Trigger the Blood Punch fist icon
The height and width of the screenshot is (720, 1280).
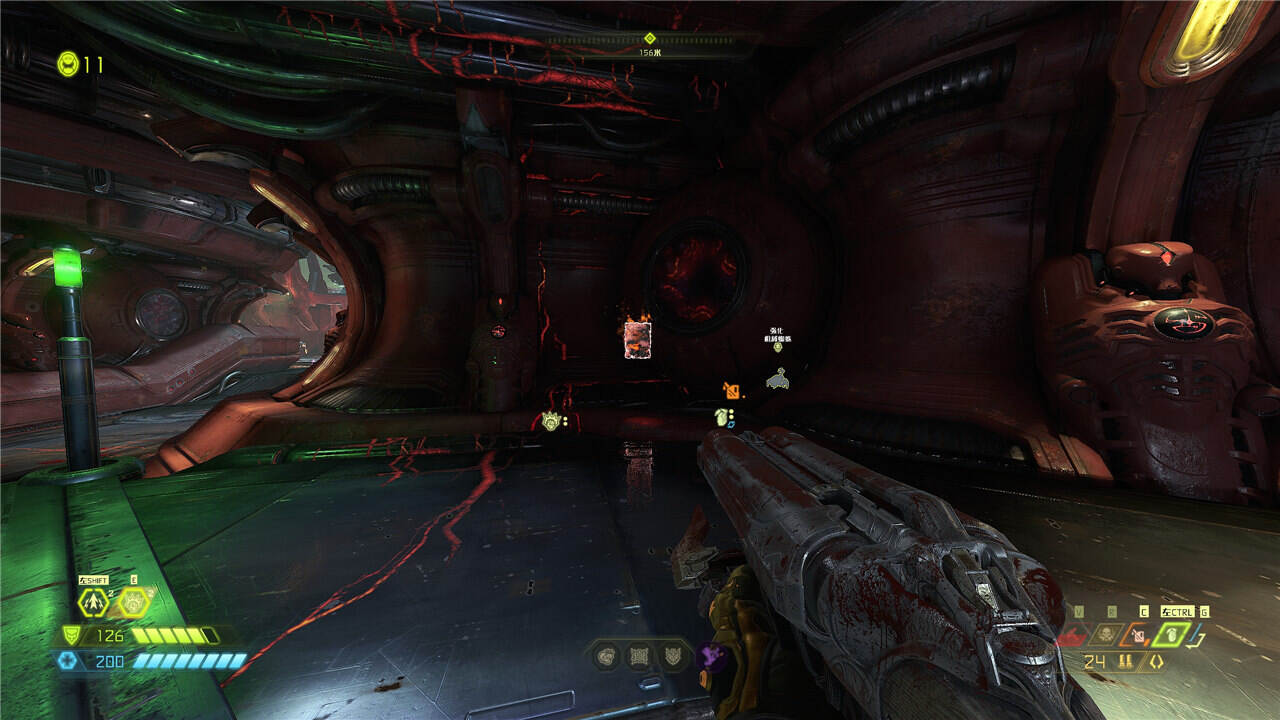pyautogui.click(x=132, y=602)
